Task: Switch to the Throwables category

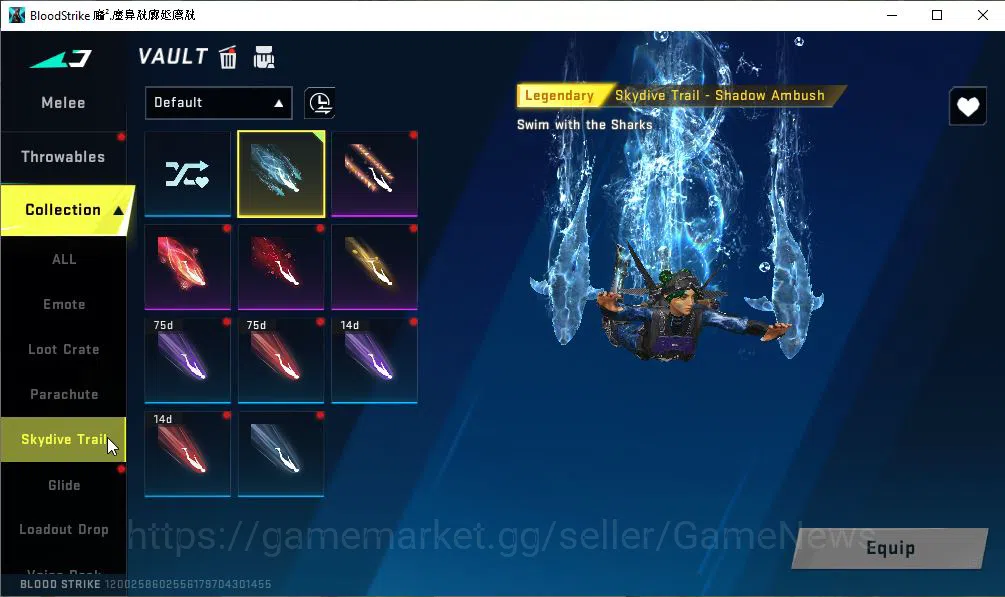Action: tap(63, 157)
